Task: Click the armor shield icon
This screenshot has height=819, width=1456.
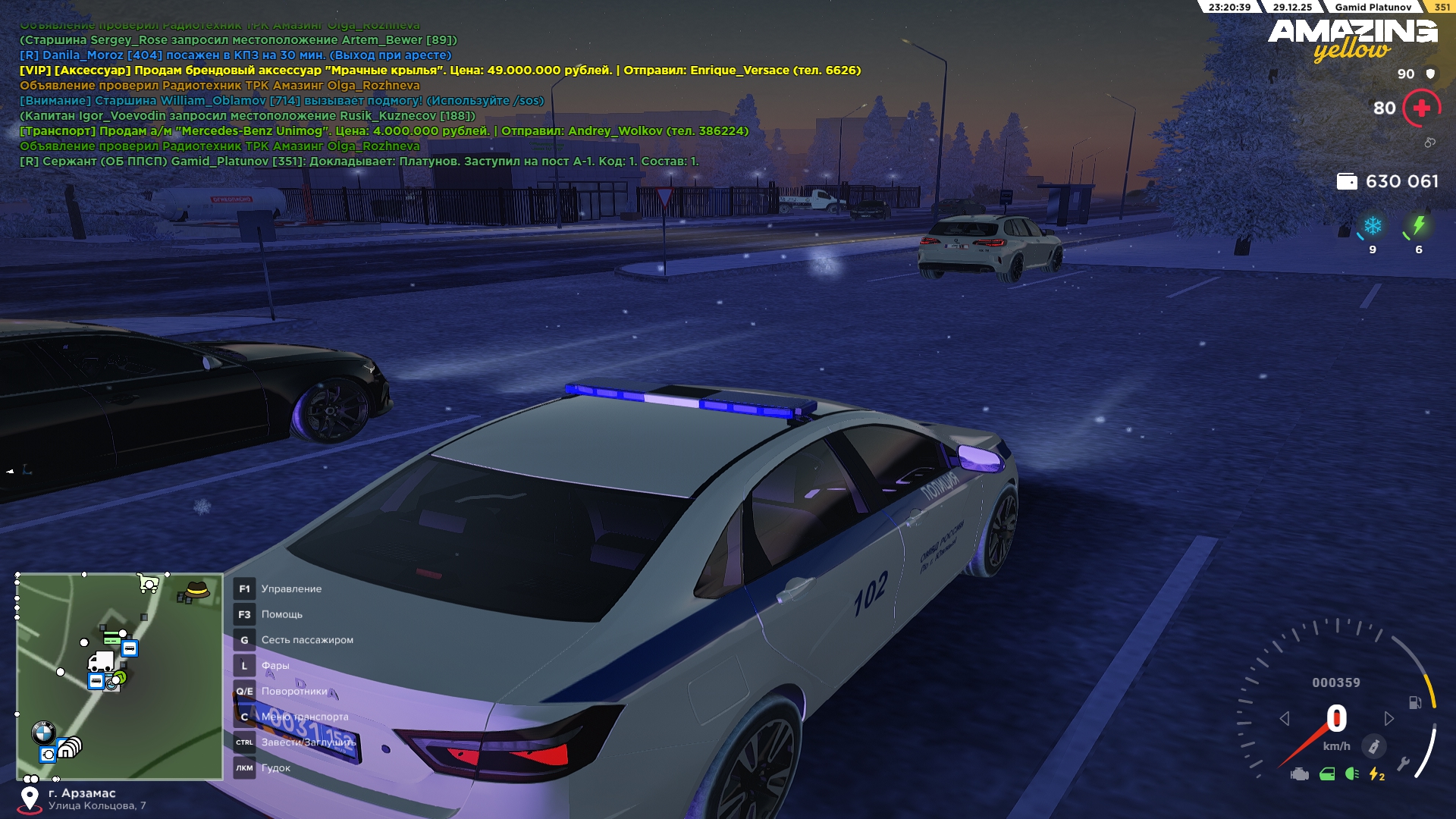Action: (x=1431, y=74)
